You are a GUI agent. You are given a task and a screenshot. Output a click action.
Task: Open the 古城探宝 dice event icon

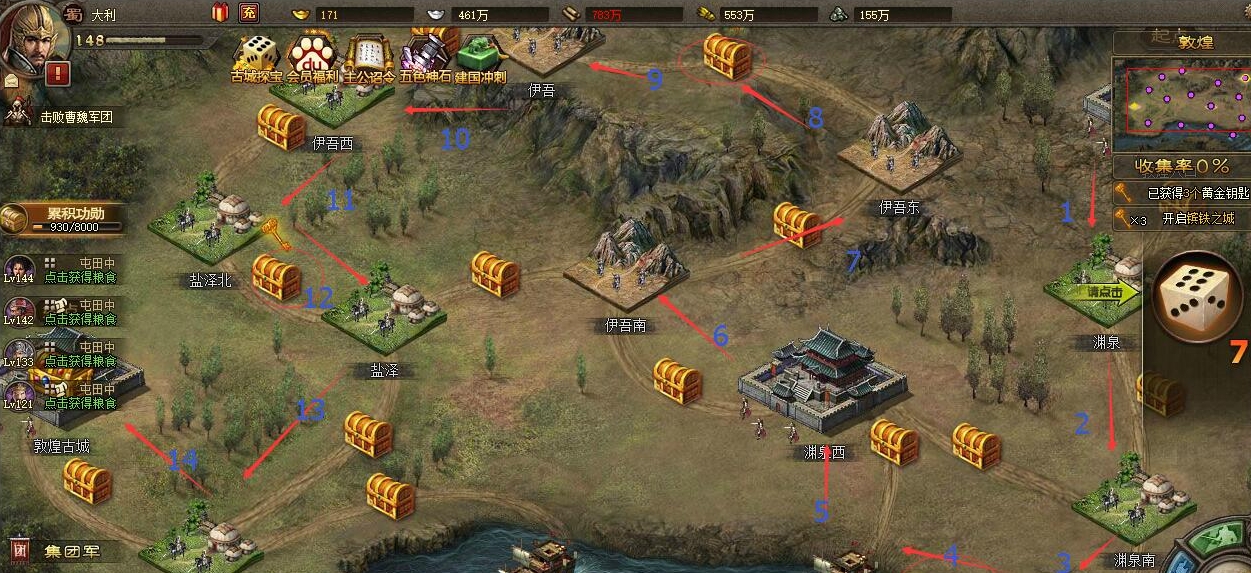(x=255, y=56)
